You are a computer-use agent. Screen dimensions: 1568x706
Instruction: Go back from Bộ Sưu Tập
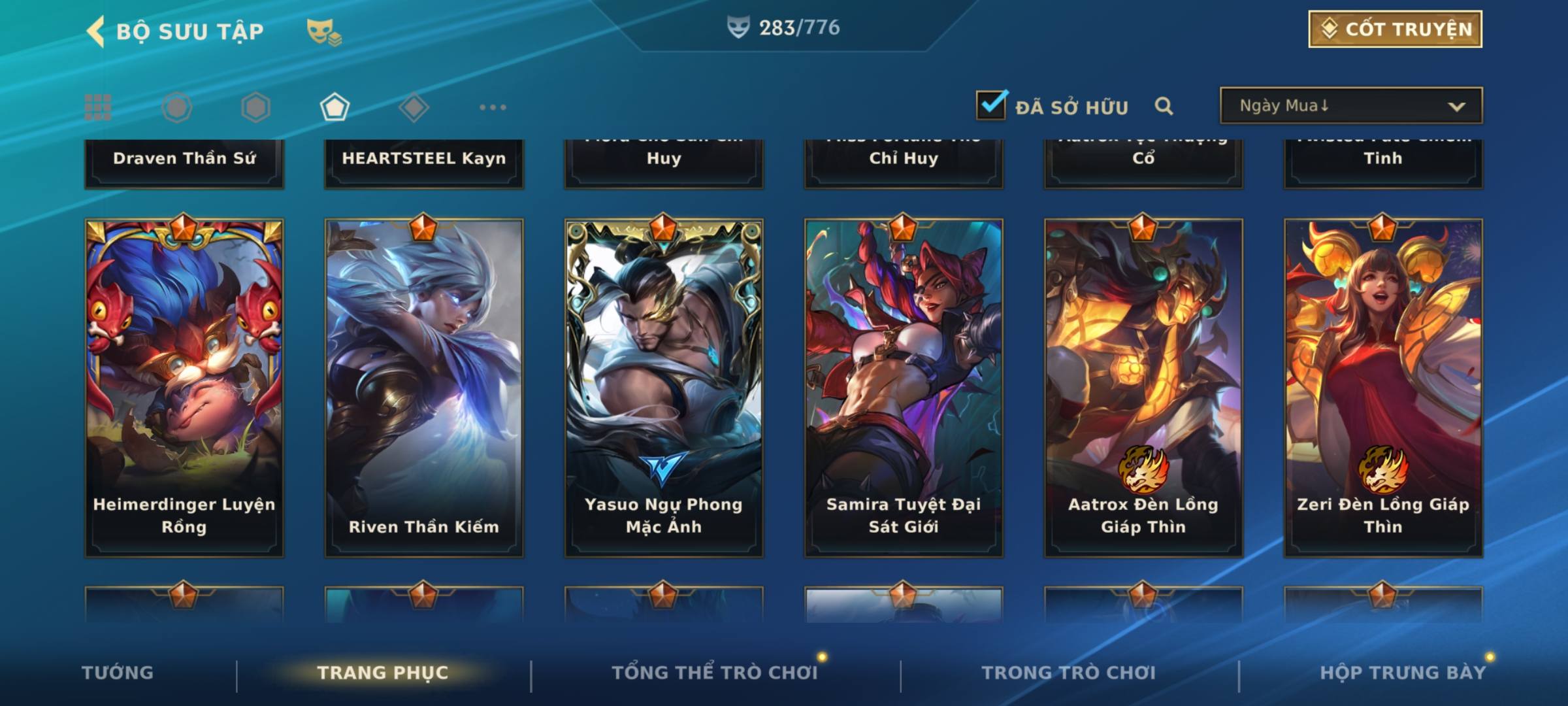[95, 31]
